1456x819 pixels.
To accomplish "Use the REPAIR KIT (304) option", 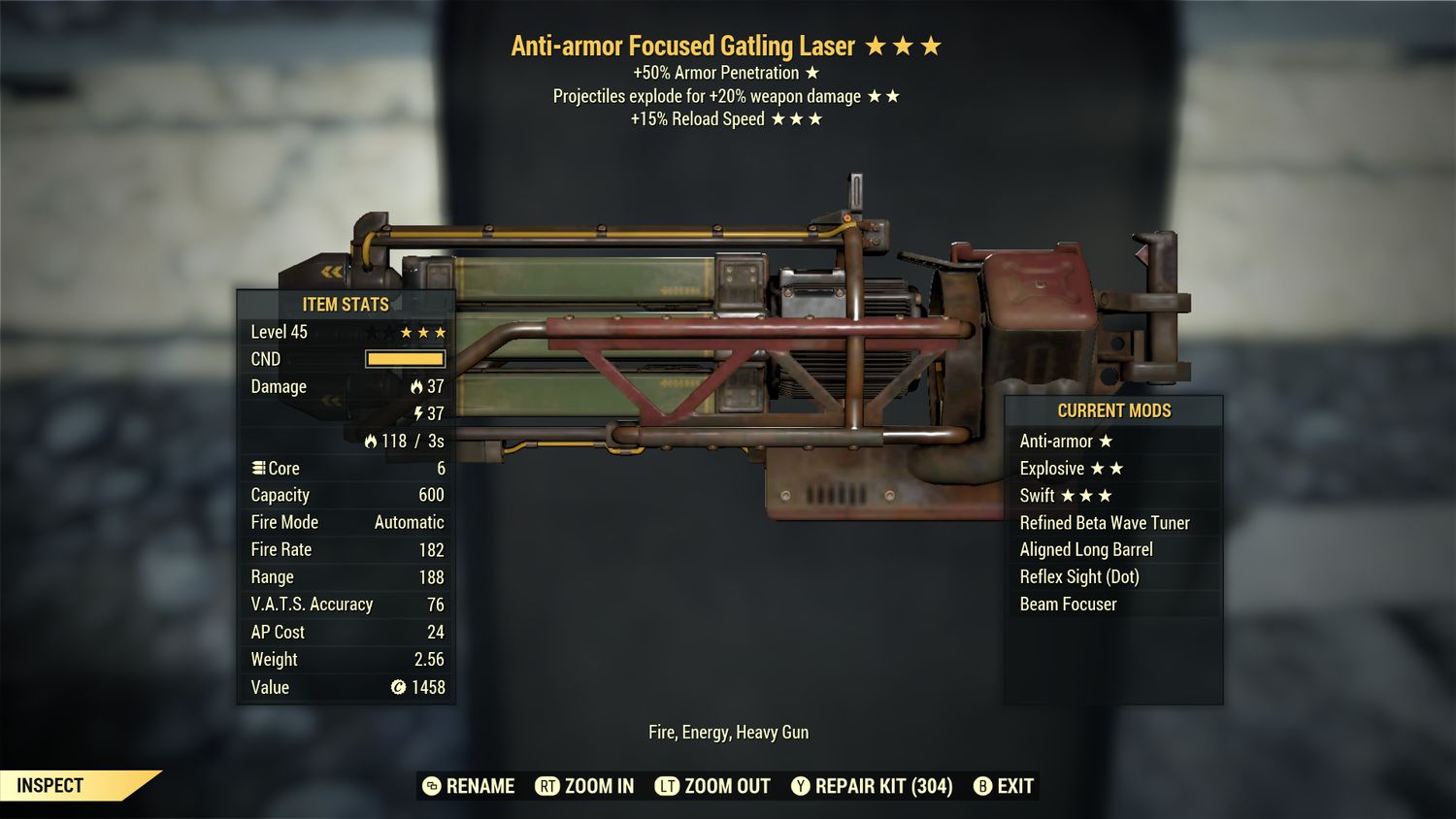I will (872, 786).
